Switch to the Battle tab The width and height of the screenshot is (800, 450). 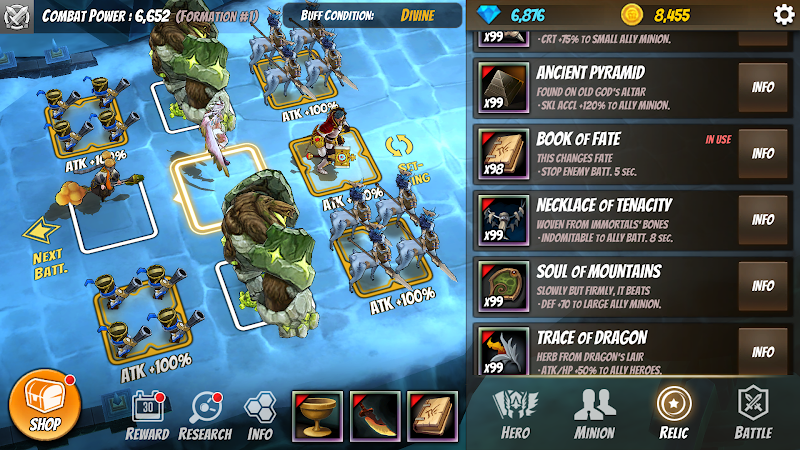point(753,412)
